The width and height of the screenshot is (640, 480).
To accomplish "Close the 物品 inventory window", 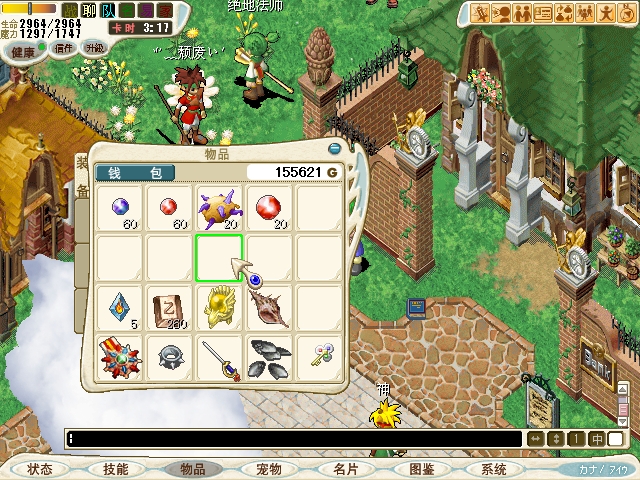I will click(335, 148).
